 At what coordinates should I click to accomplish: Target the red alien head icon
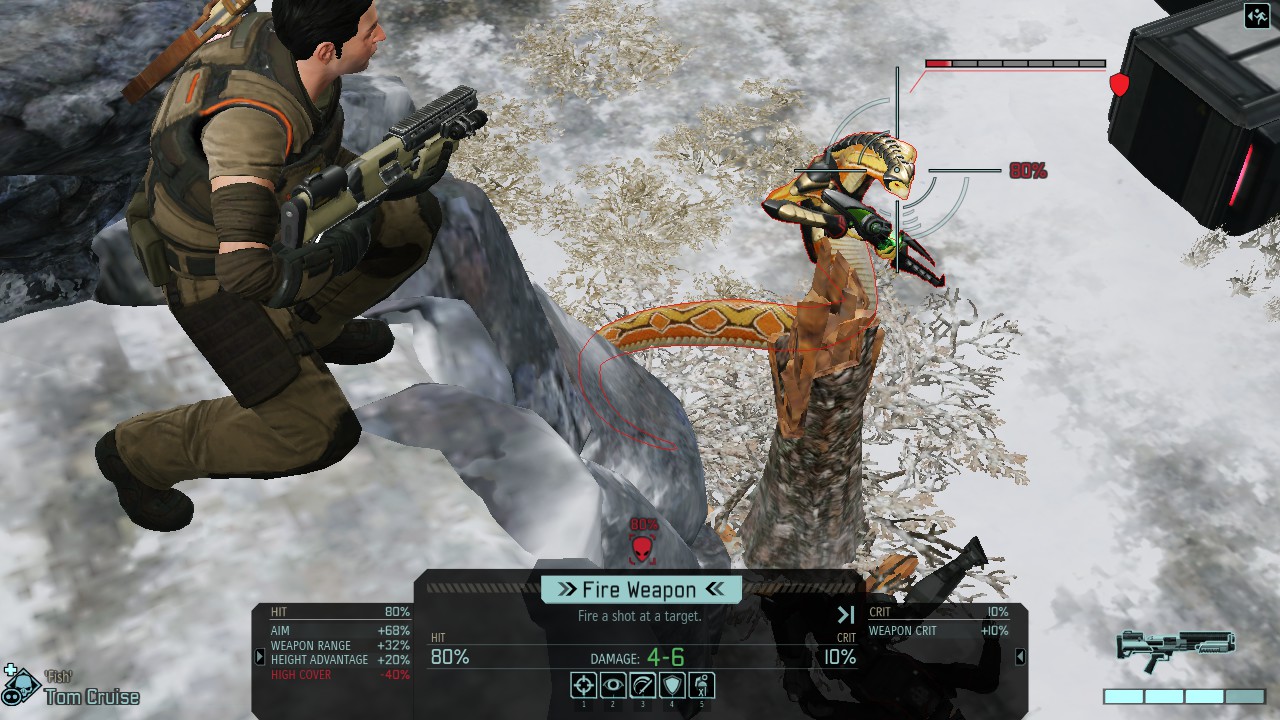[643, 547]
